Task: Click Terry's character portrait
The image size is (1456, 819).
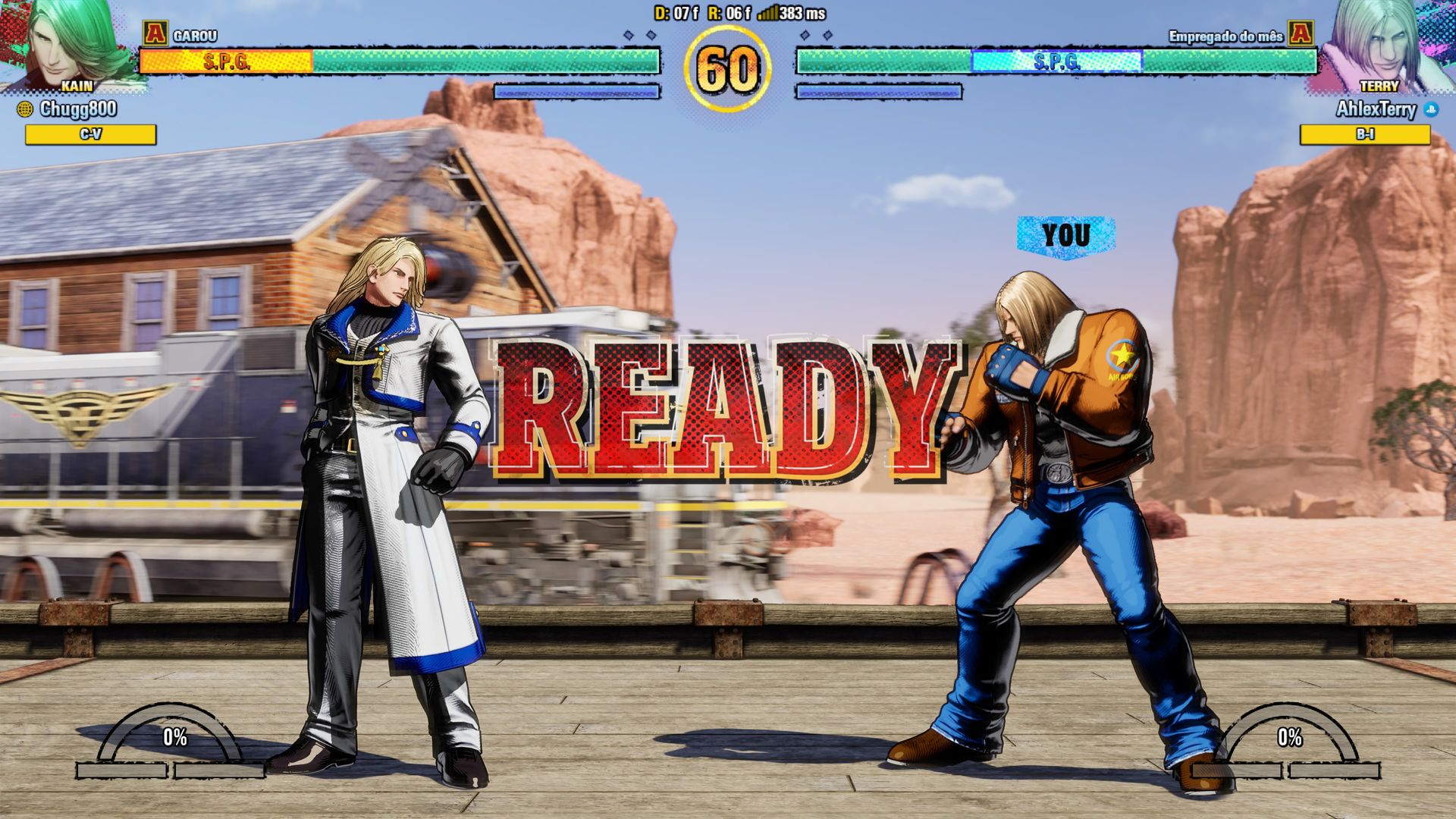Action: pos(1382,44)
